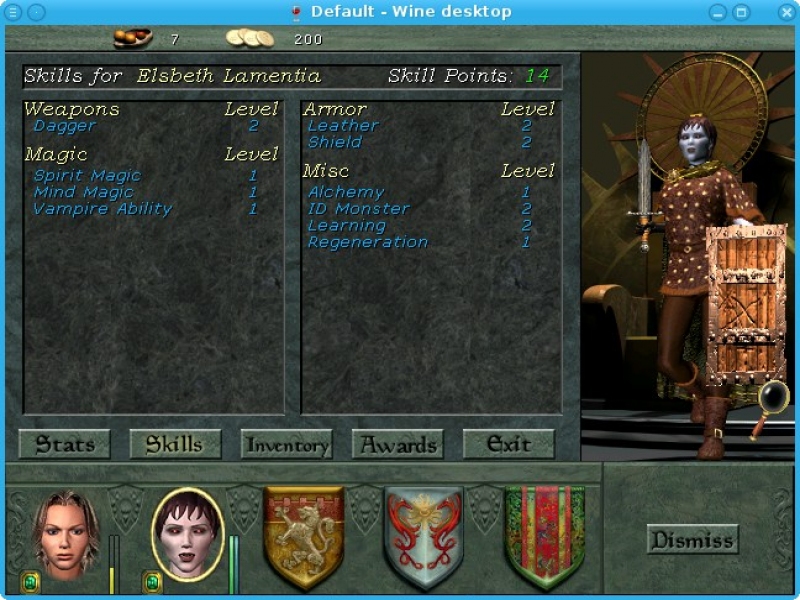Upgrade the Regeneration skill

tap(367, 242)
